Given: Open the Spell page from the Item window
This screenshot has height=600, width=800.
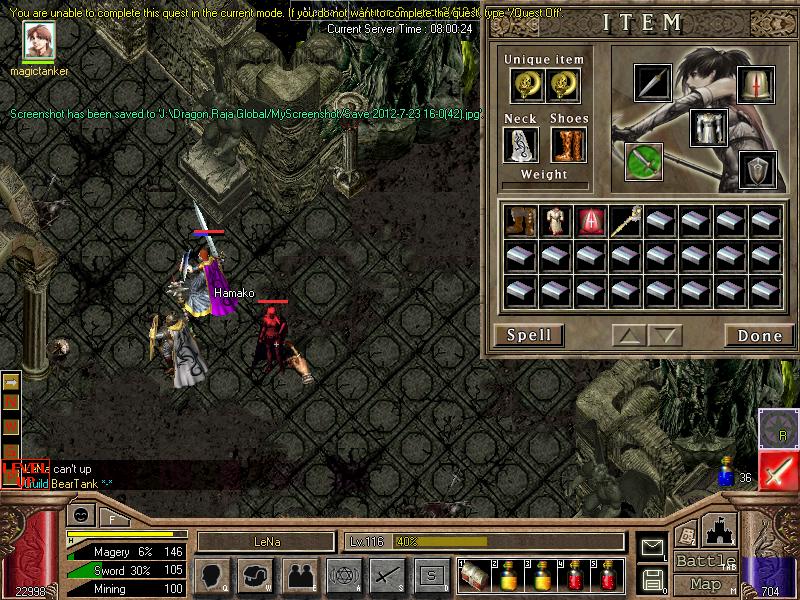Looking at the screenshot, I should coord(529,335).
